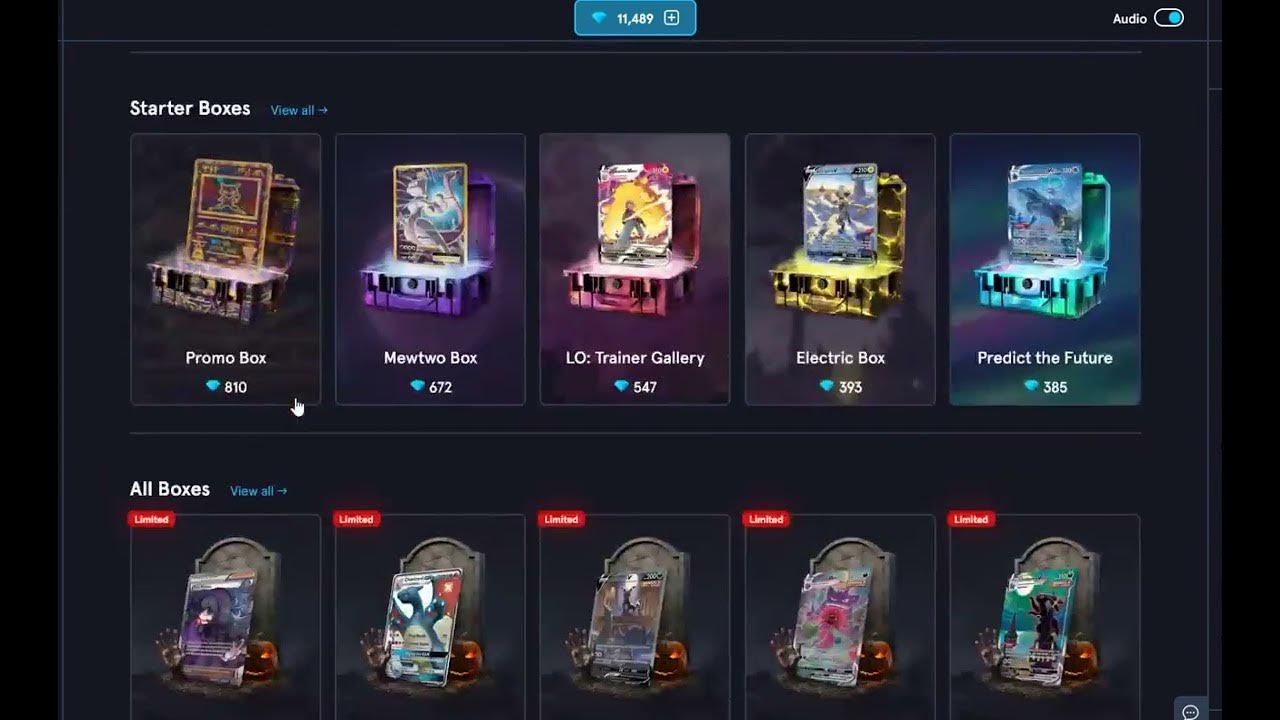This screenshot has height=720, width=1280.
Task: Toggle the Audio switch off
Action: pos(1168,17)
